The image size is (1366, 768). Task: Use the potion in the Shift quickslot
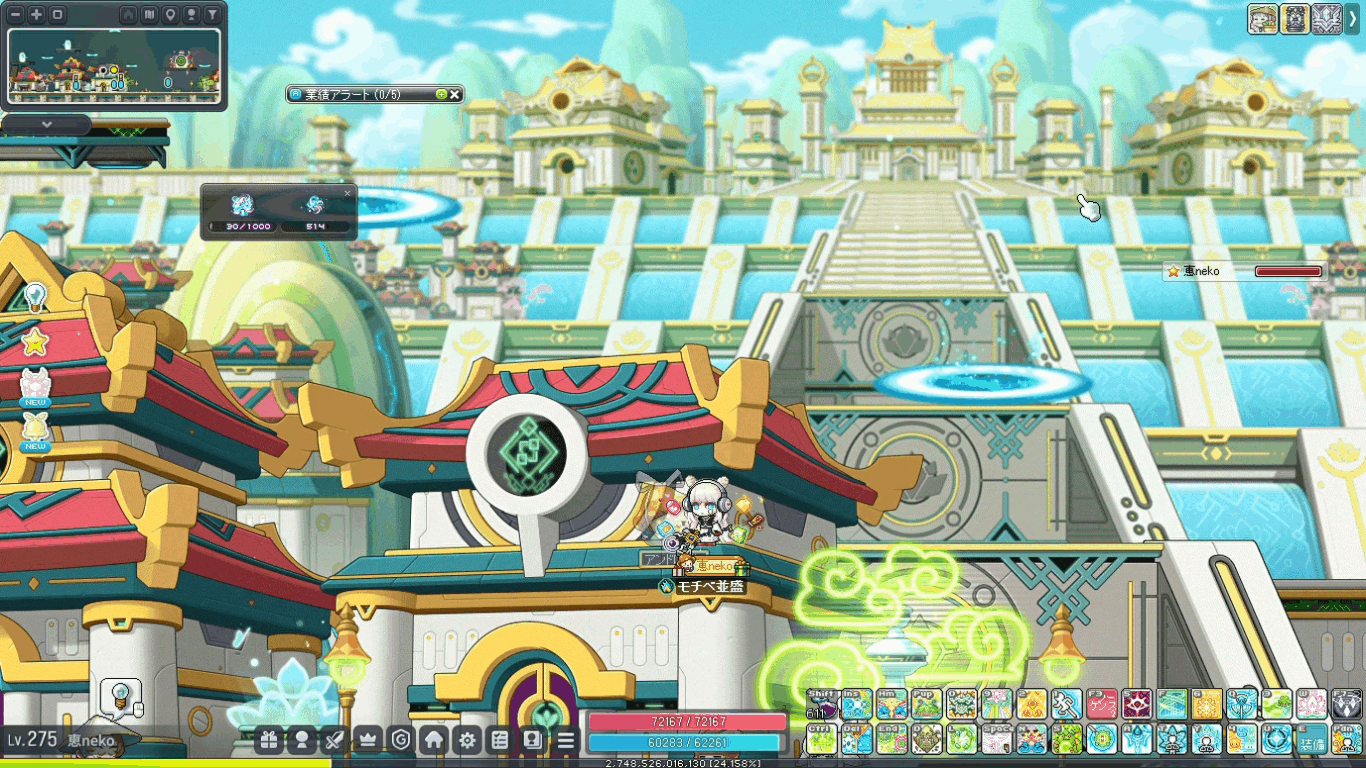pyautogui.click(x=823, y=704)
